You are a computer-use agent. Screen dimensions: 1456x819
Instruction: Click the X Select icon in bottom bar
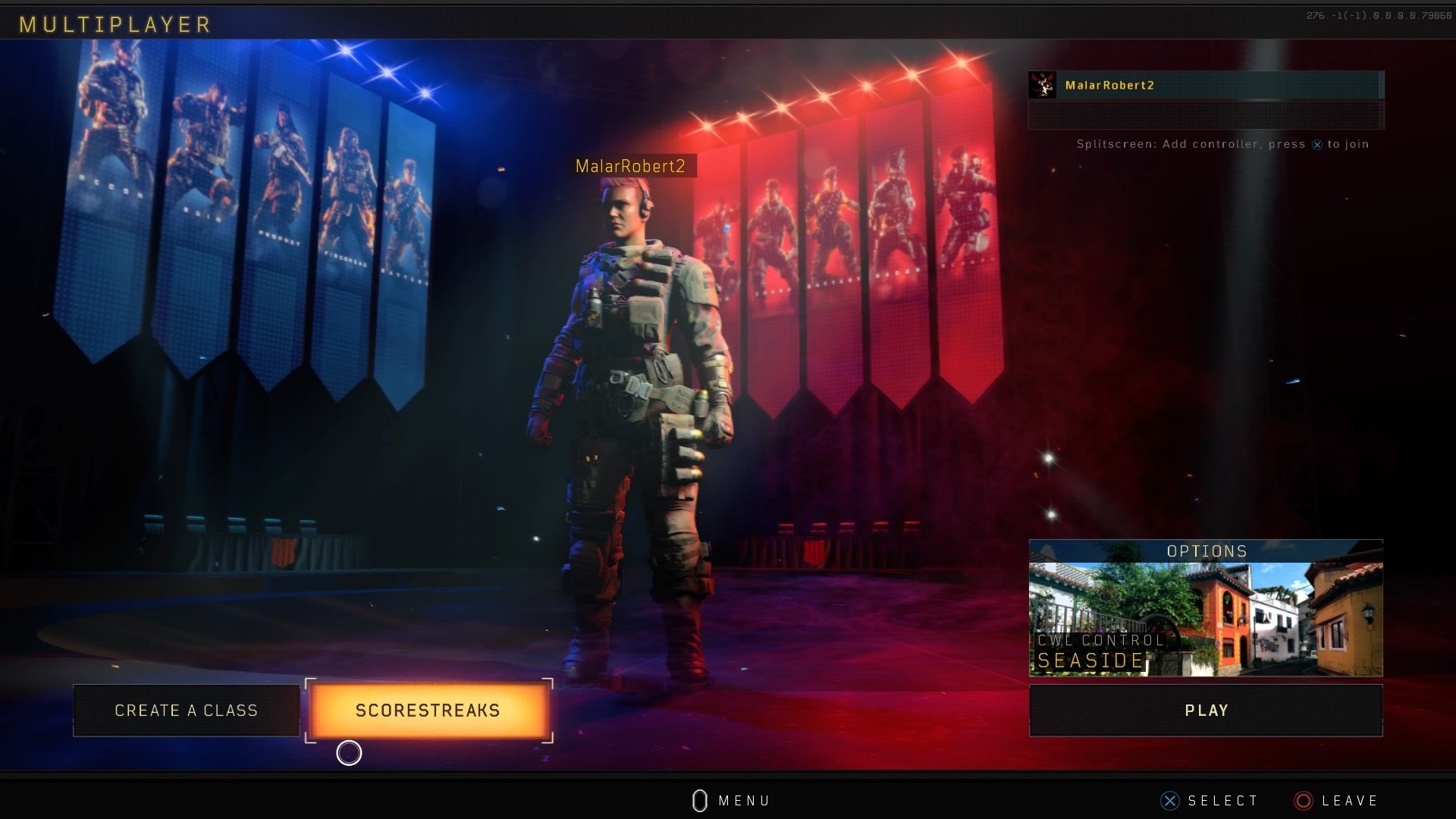[x=1169, y=800]
